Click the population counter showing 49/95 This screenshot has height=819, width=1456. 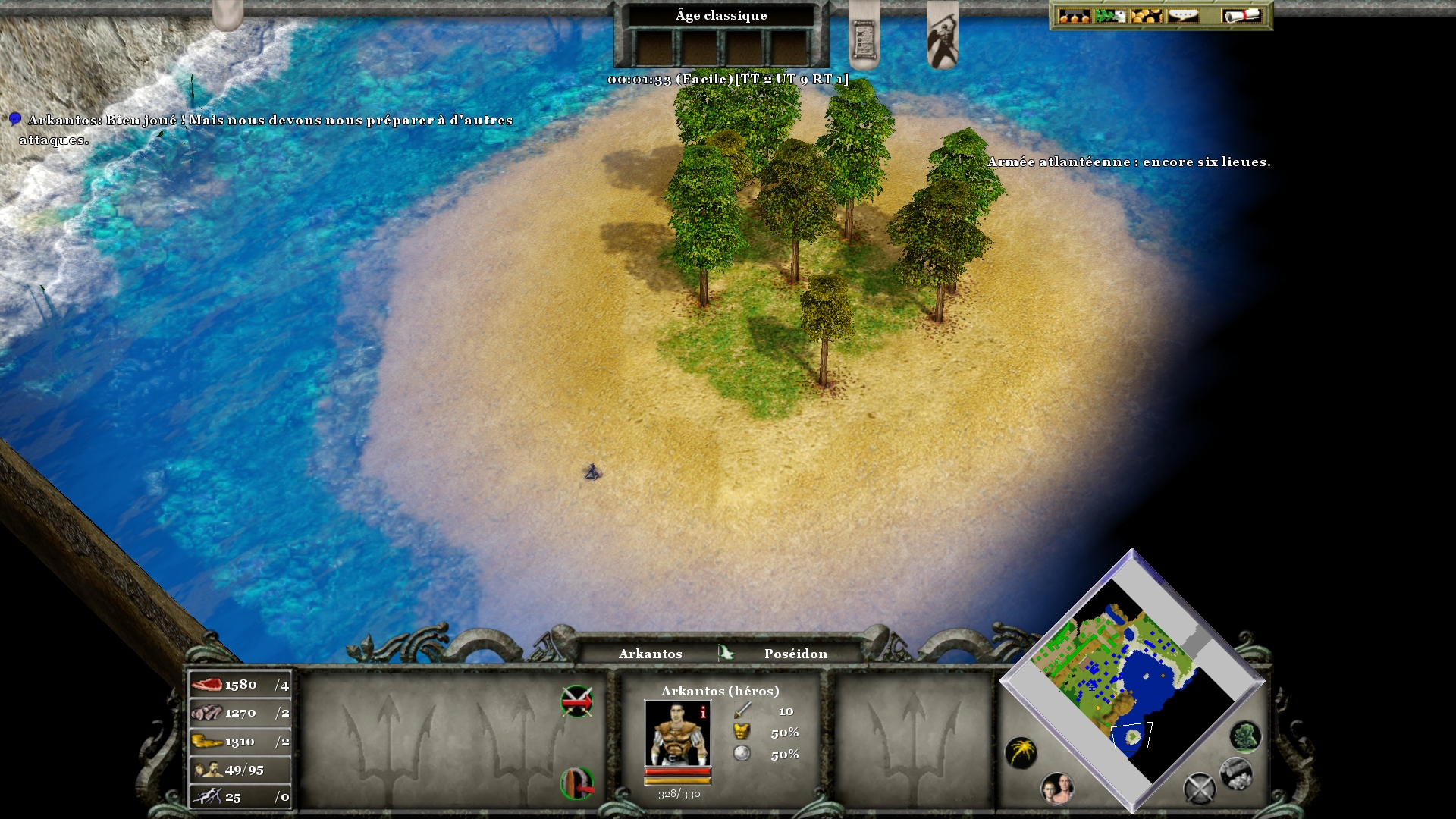point(240,770)
